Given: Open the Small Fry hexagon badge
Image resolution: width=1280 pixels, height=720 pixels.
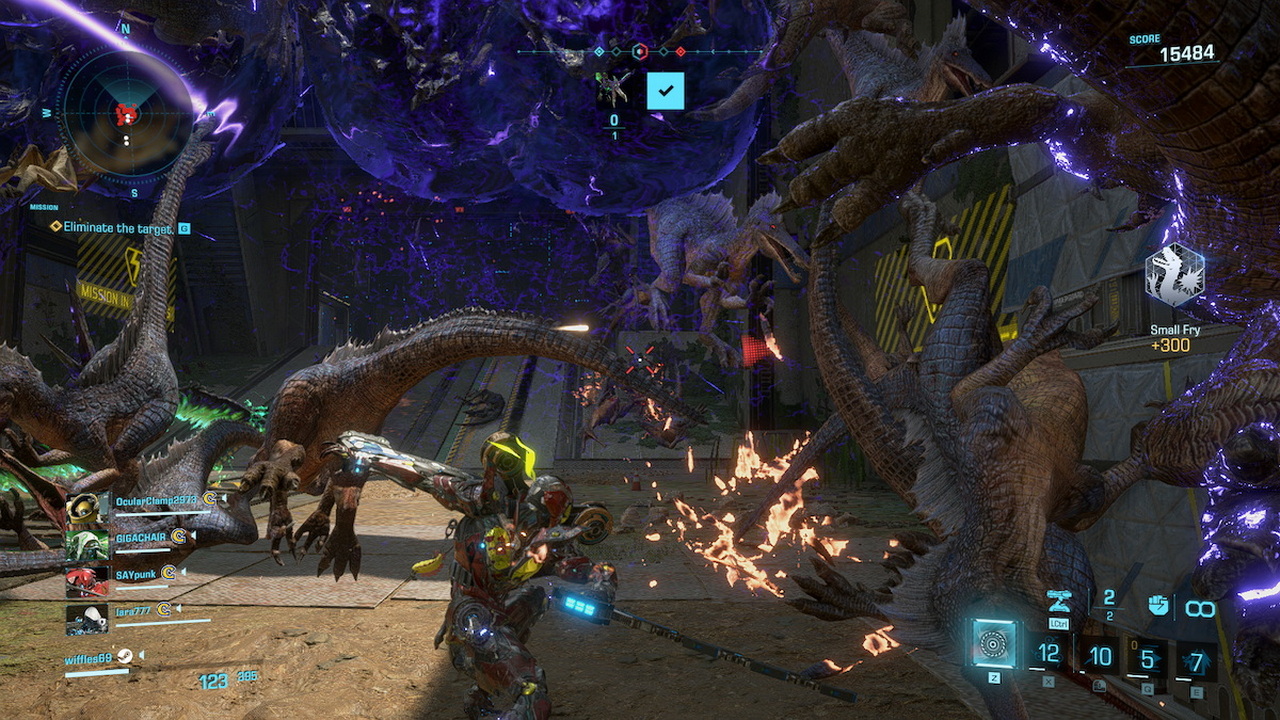Looking at the screenshot, I should click(1175, 274).
